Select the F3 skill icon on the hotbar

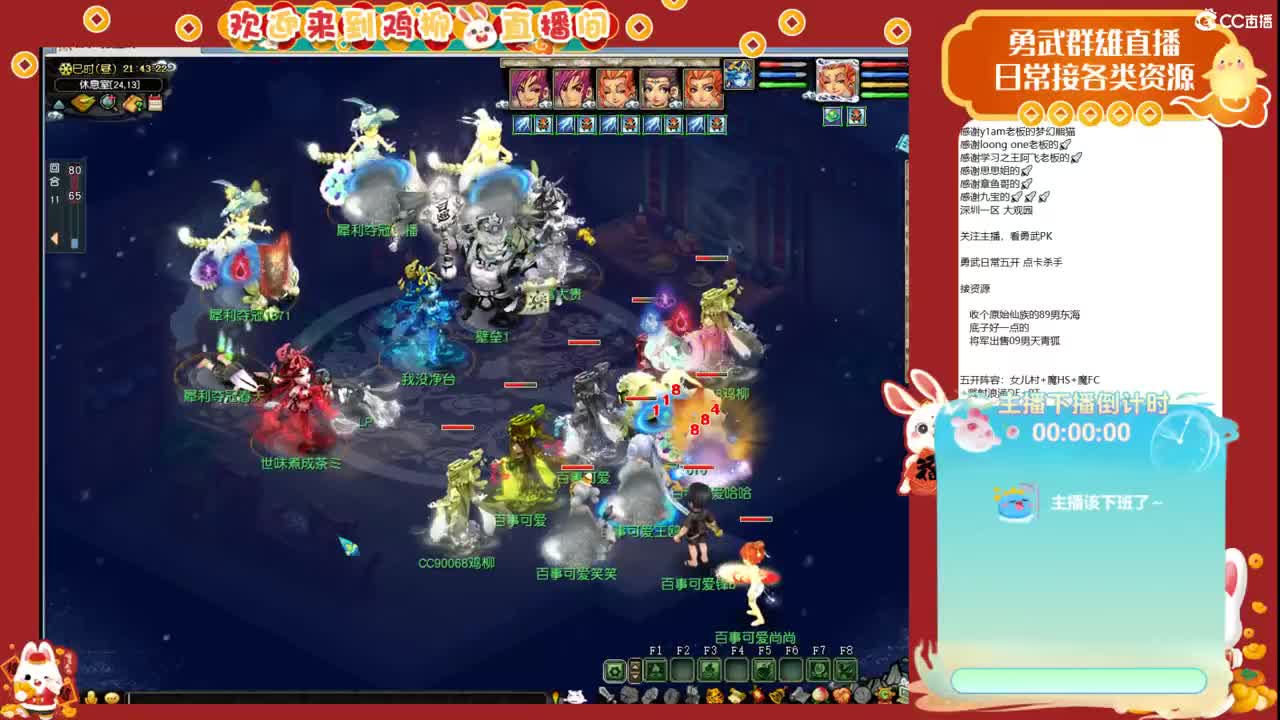click(710, 668)
